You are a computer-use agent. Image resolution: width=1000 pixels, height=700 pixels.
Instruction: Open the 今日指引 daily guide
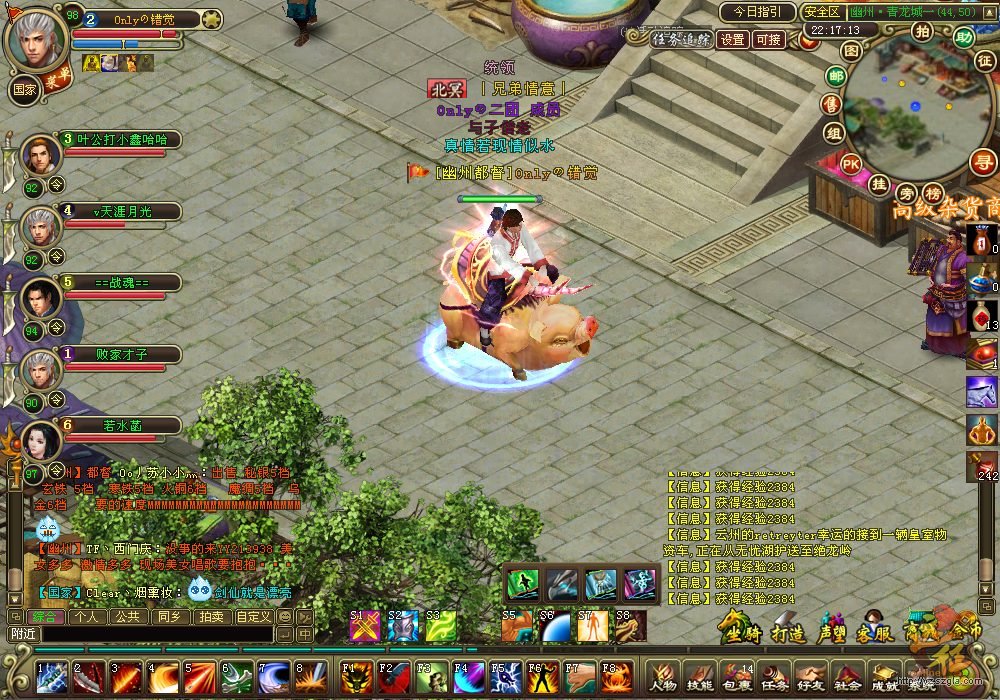[756, 12]
